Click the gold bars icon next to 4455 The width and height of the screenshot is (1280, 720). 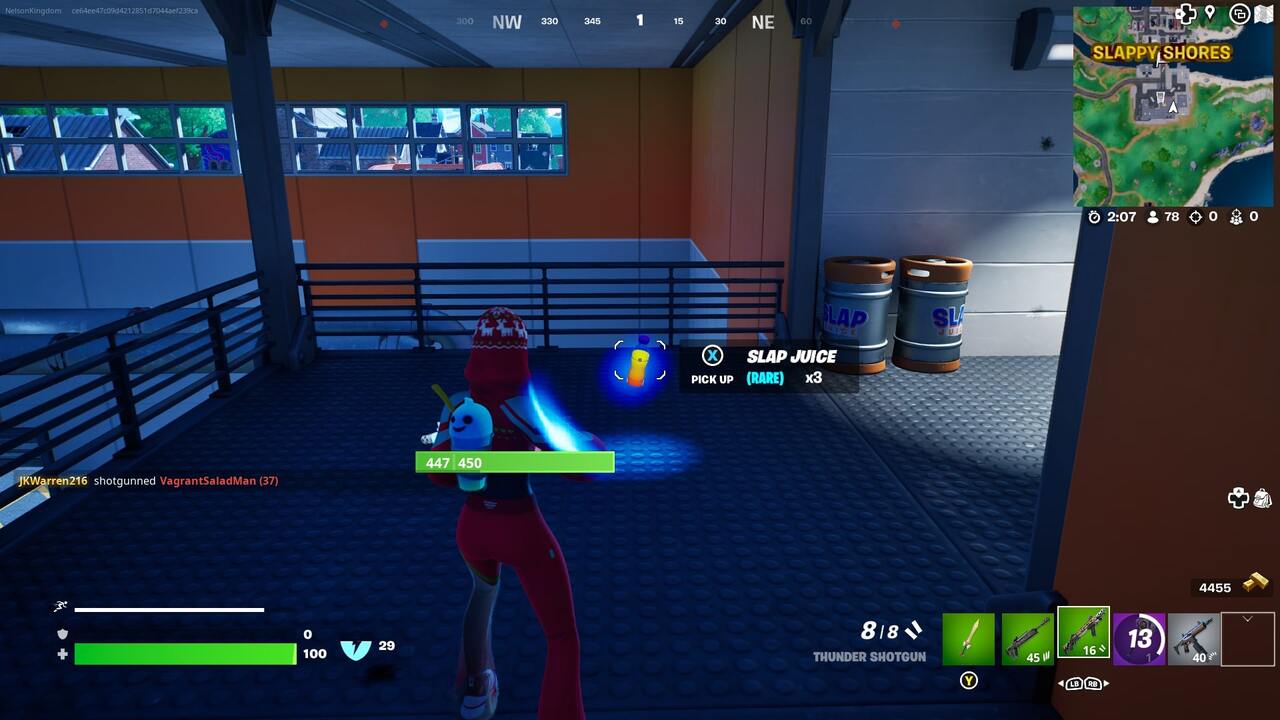[x=1255, y=587]
